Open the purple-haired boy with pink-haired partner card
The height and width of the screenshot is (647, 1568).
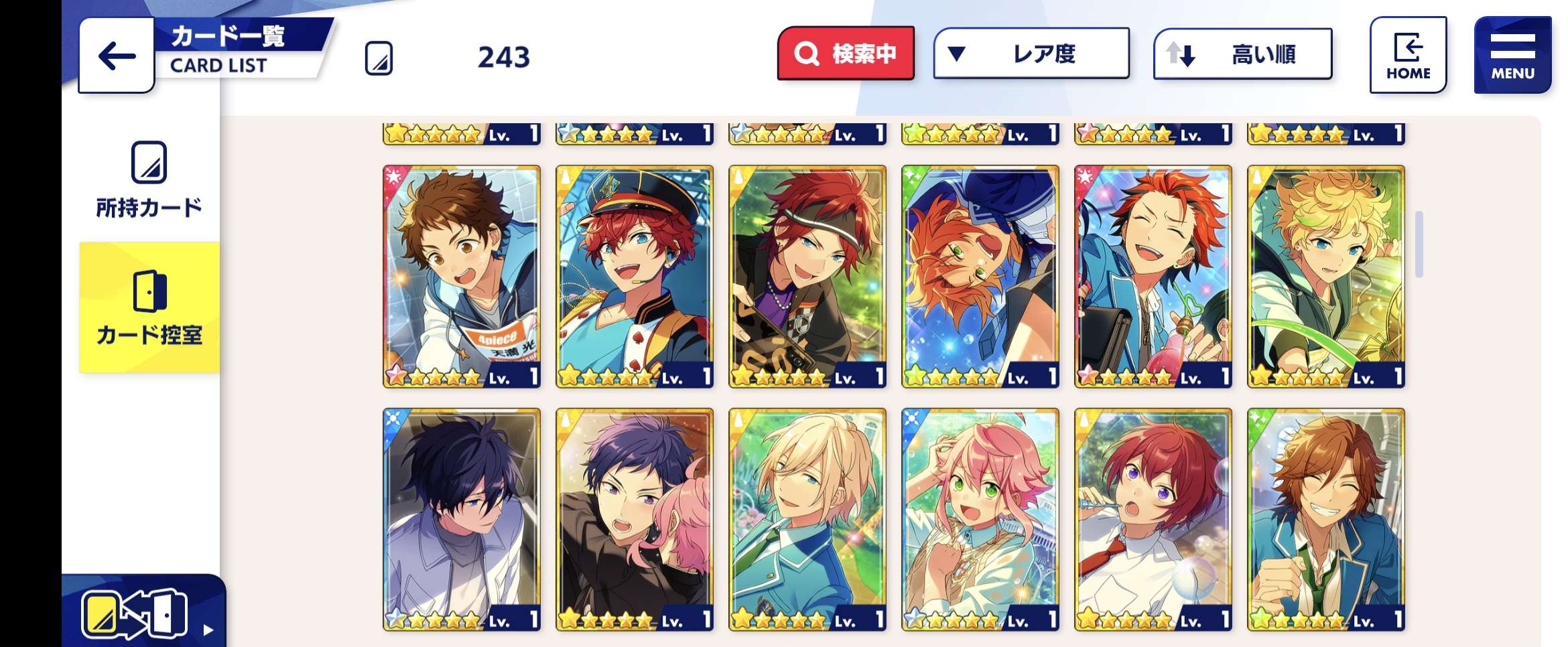pos(635,520)
